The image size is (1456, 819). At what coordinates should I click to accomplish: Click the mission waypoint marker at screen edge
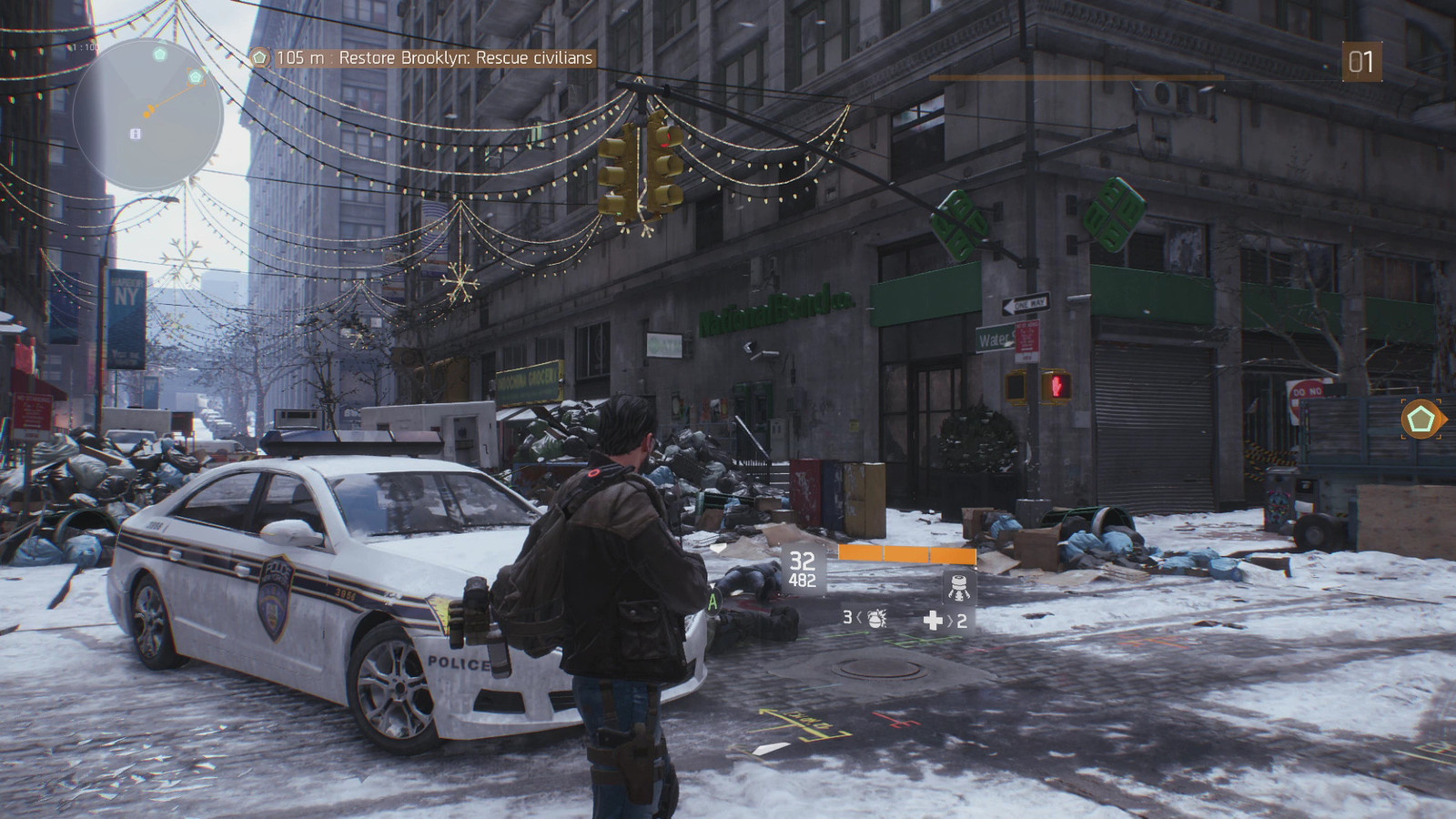click(x=1422, y=420)
